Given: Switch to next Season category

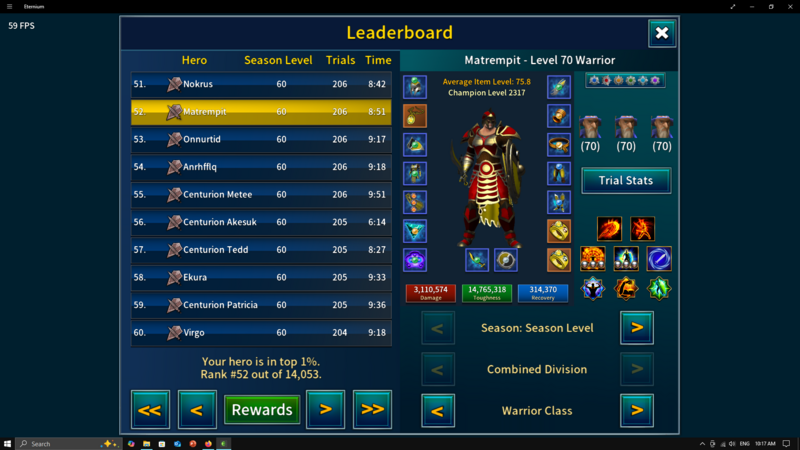Looking at the screenshot, I should [x=637, y=327].
